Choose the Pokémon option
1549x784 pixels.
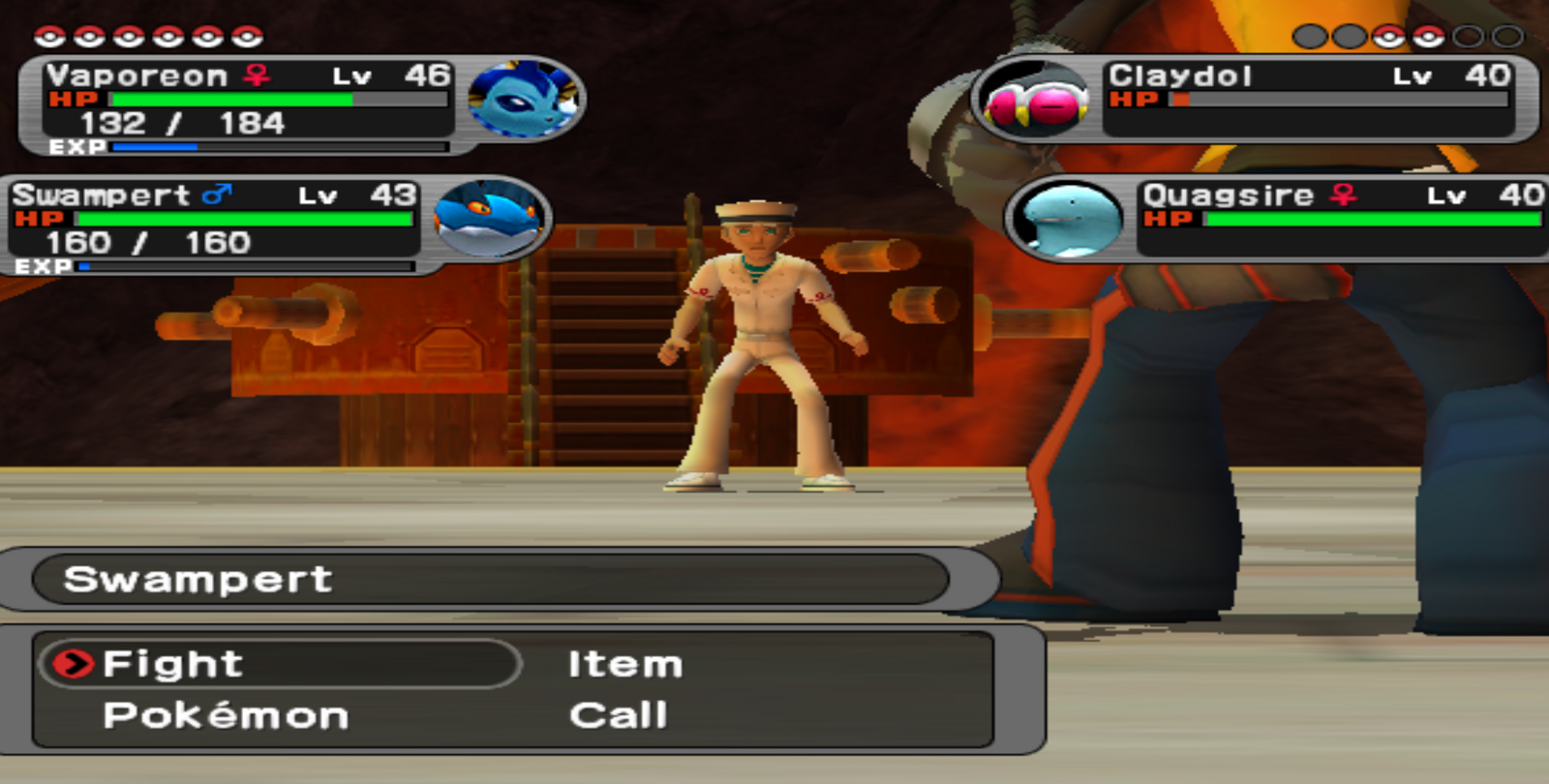coord(226,715)
